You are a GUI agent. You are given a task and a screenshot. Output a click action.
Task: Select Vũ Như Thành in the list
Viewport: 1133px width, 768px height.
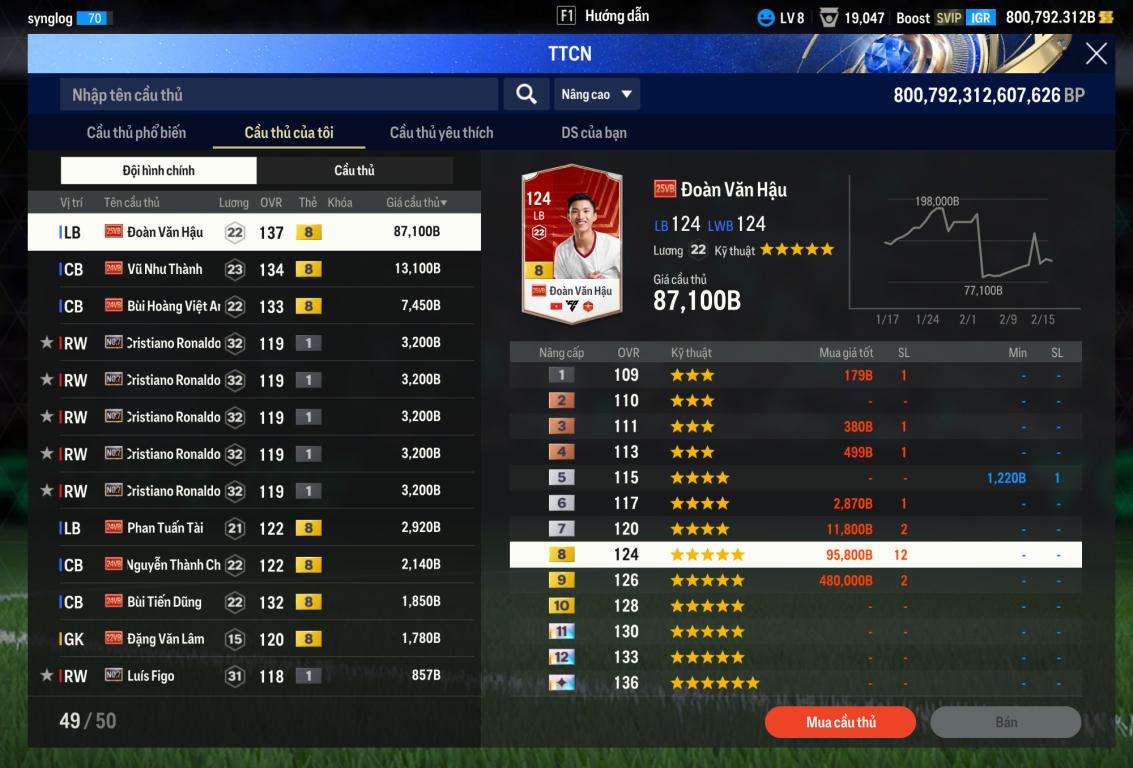tap(254, 269)
